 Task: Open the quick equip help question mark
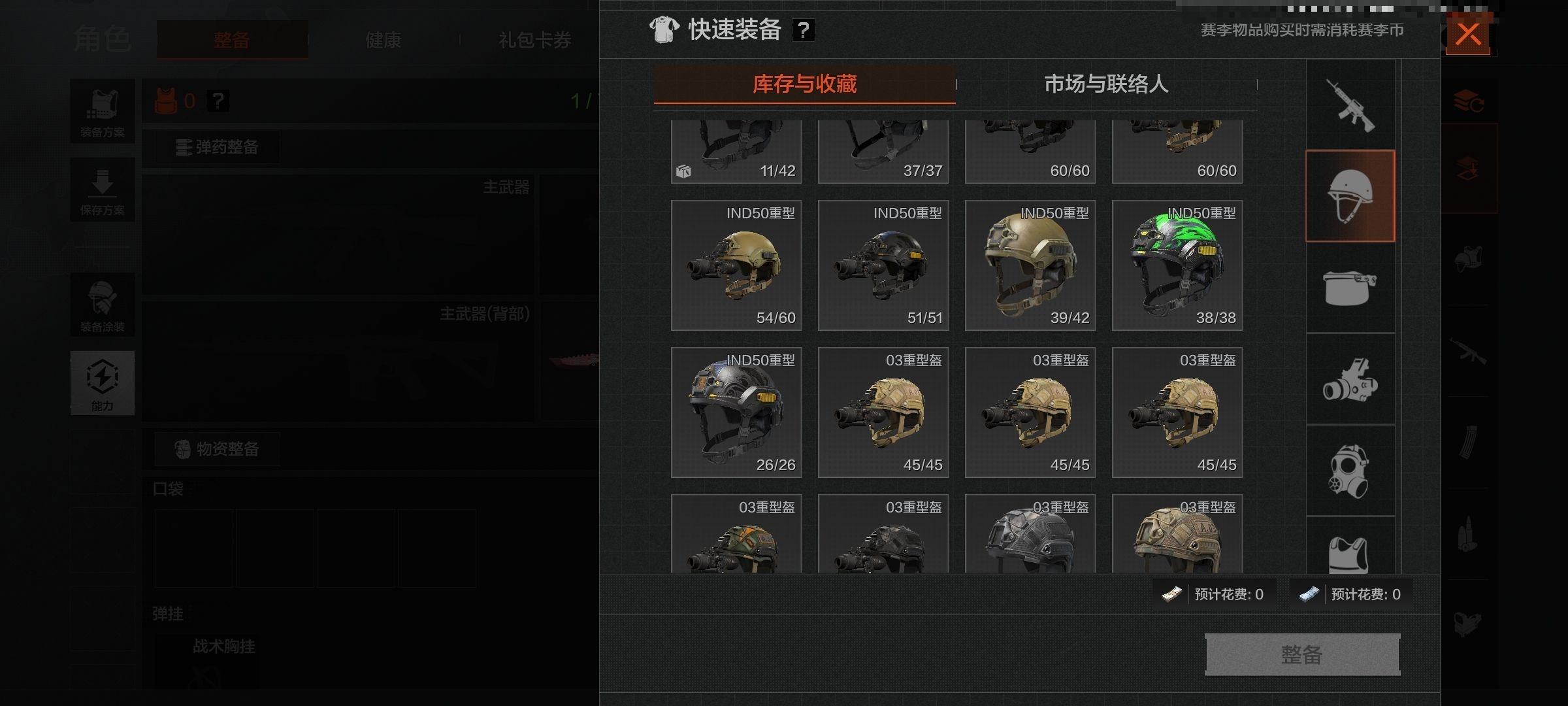[x=803, y=30]
